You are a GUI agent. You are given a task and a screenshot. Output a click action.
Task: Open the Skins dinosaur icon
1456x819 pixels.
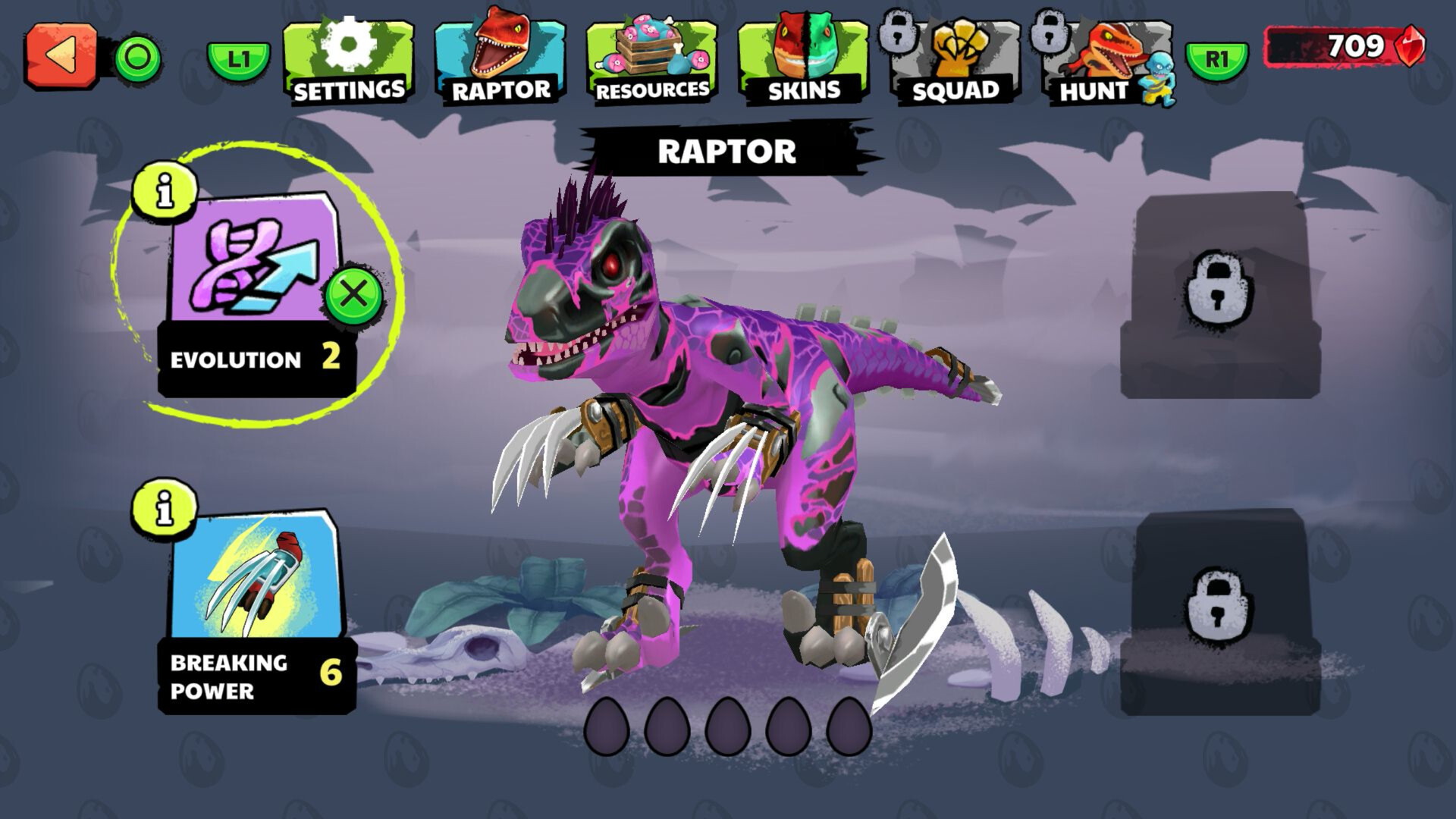800,45
